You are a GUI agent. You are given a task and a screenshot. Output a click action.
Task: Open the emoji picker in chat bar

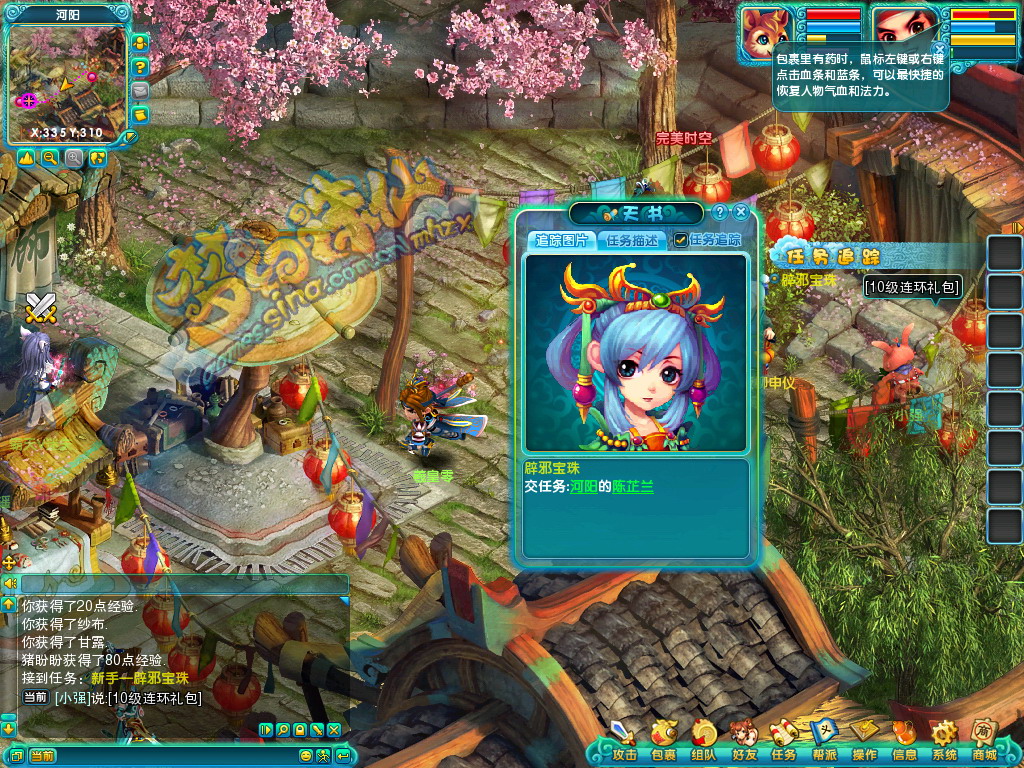pyautogui.click(x=306, y=755)
